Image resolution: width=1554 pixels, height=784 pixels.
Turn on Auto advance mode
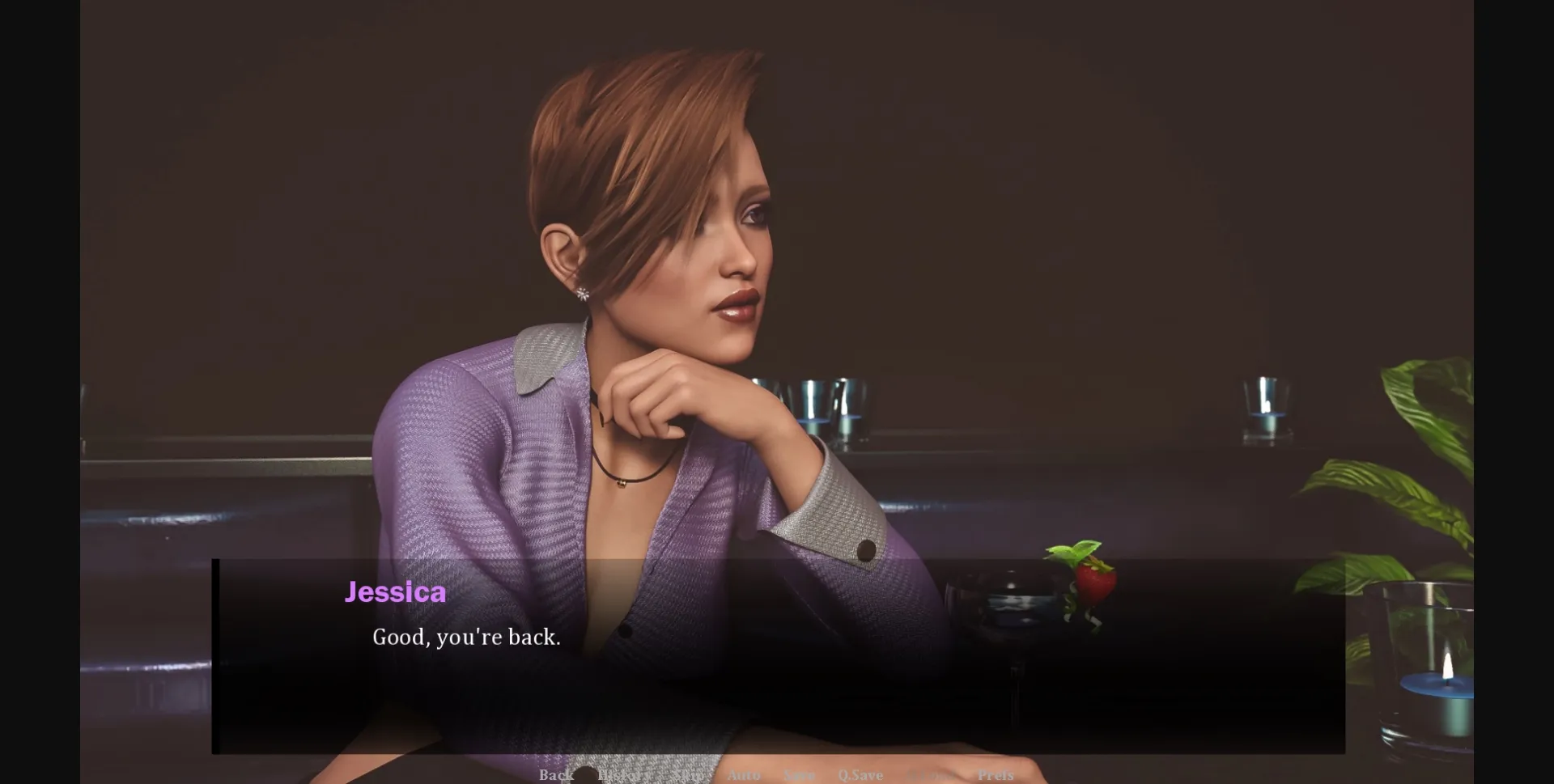point(743,775)
